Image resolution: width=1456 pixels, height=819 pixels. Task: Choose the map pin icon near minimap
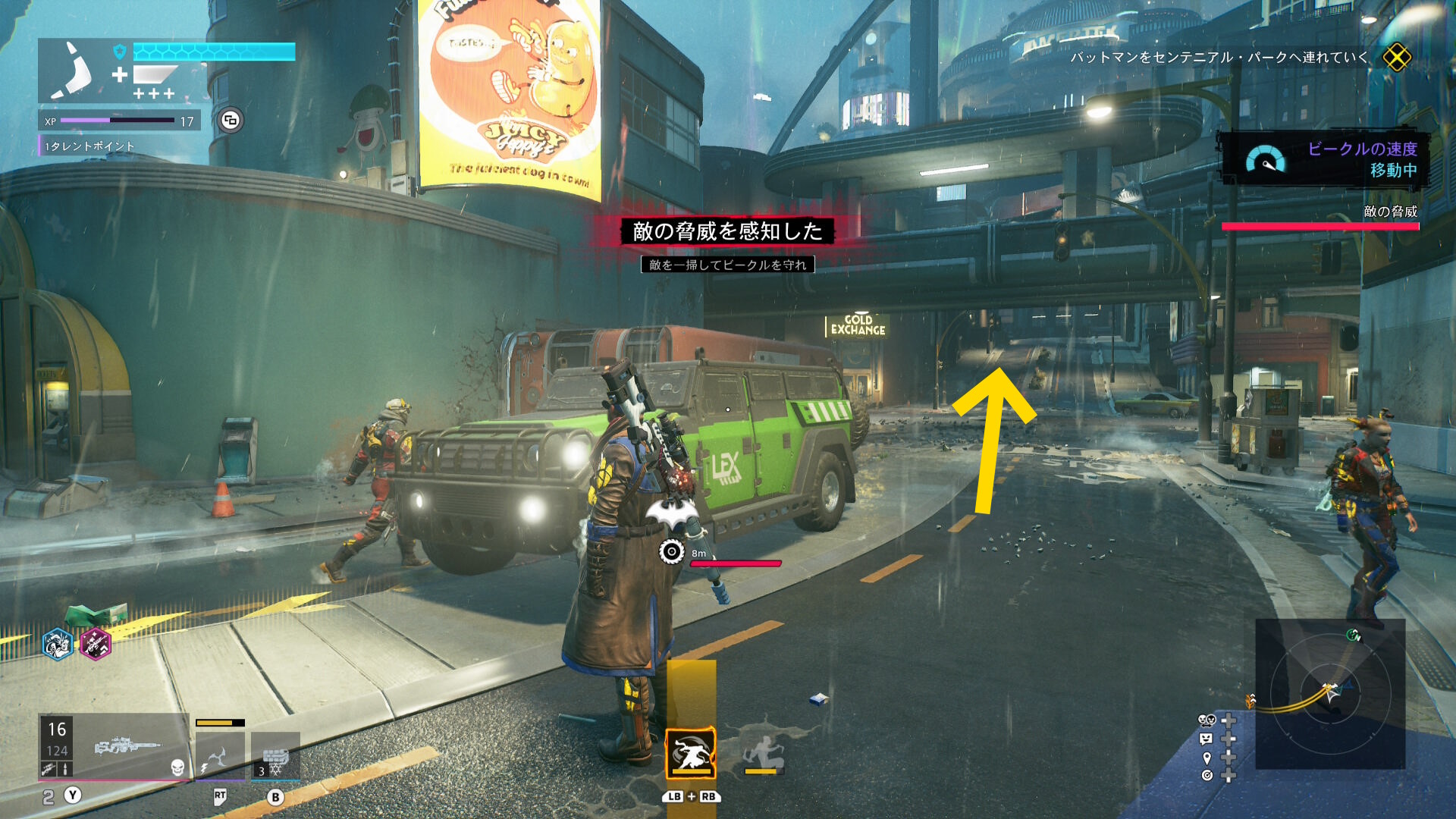pyautogui.click(x=1207, y=758)
